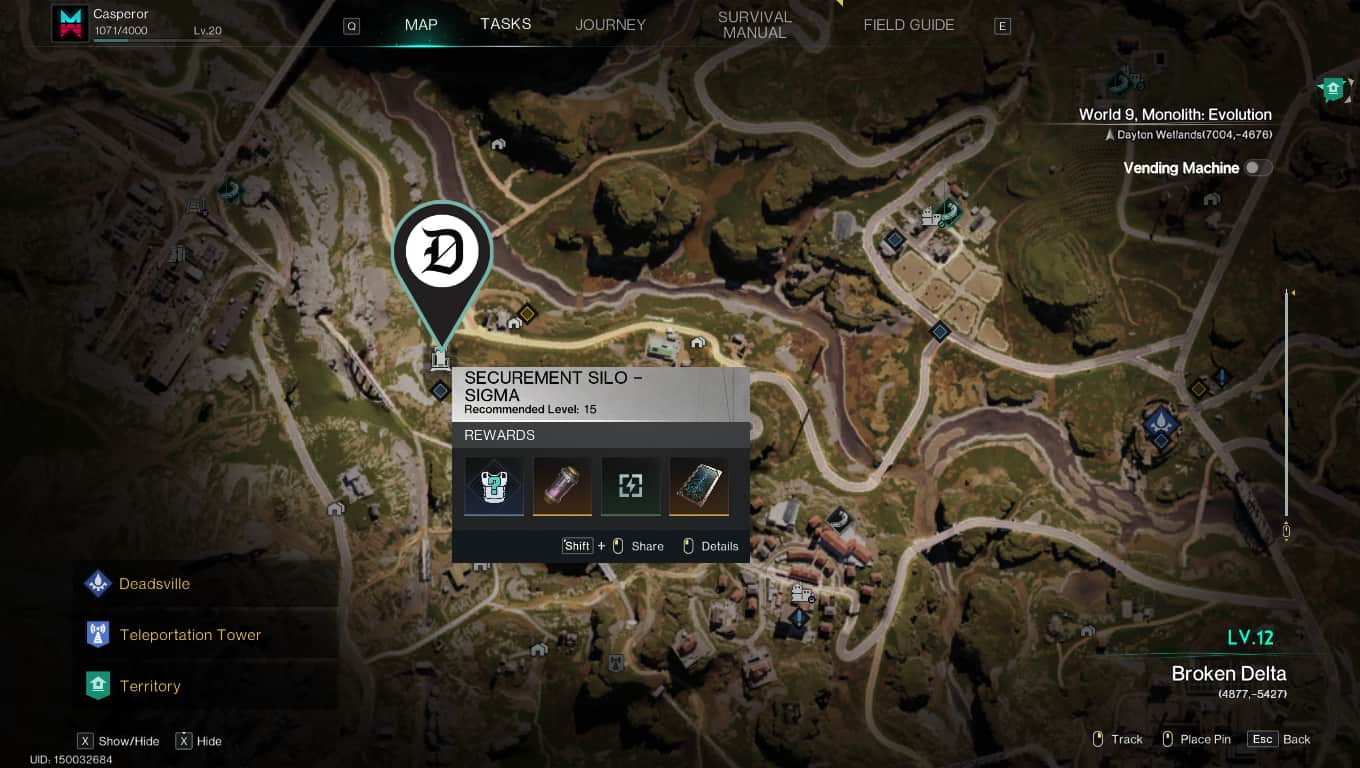Select the armor vest reward slot
This screenshot has width=1360, height=768.
coord(494,487)
